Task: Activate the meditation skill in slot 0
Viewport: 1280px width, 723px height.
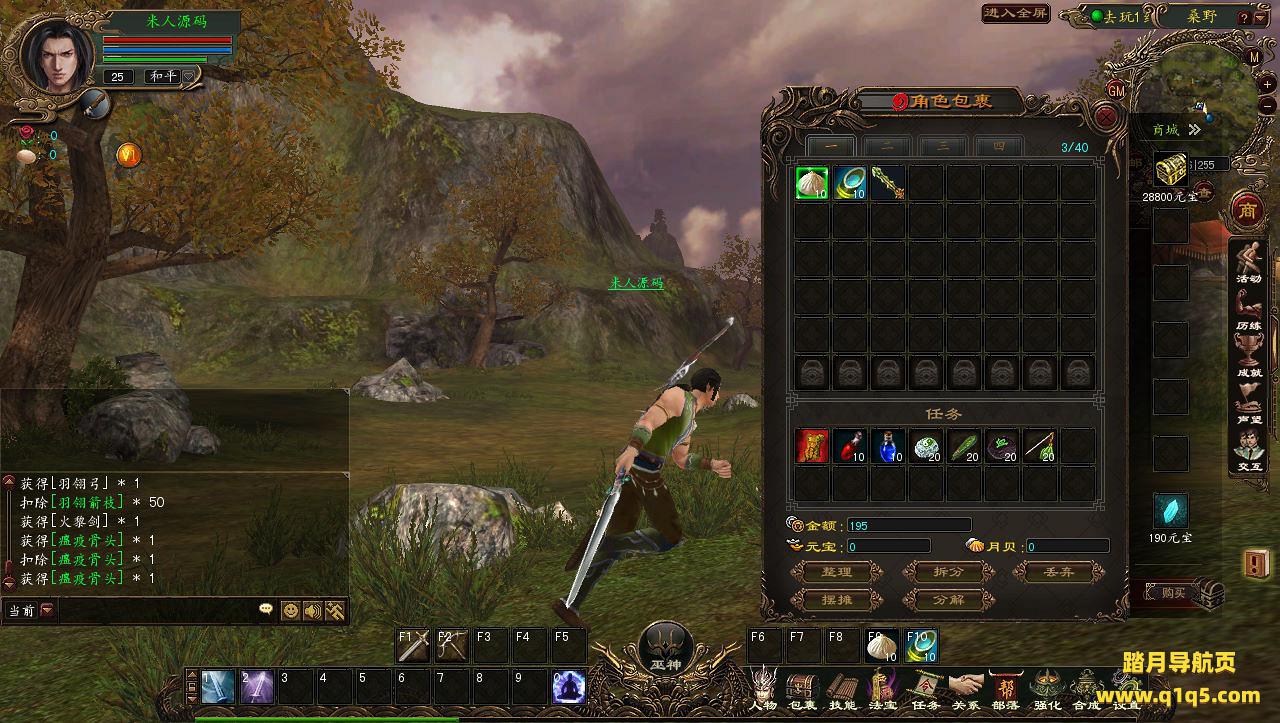Action: 569,687
